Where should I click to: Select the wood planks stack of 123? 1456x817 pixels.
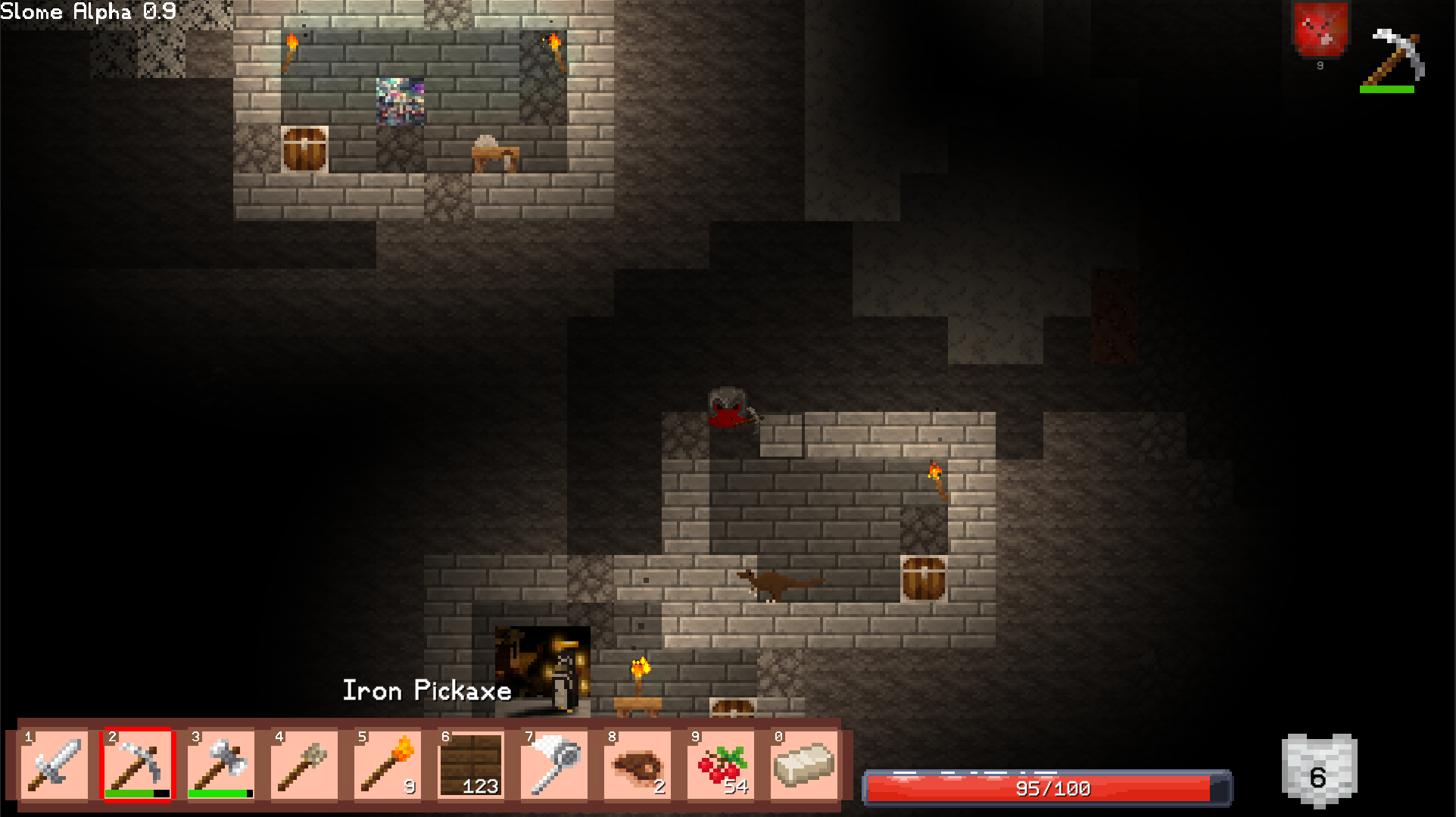pyautogui.click(x=470, y=763)
